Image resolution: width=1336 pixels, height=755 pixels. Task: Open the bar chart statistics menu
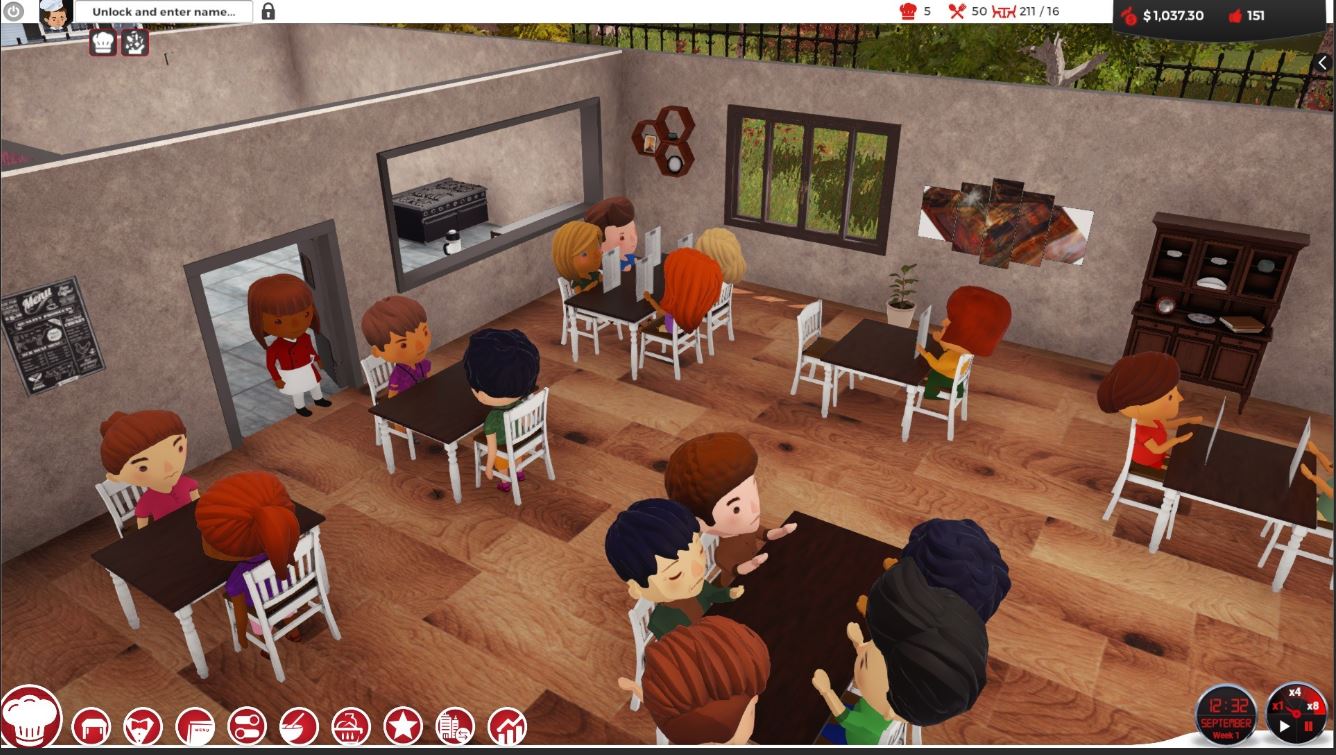(x=507, y=727)
